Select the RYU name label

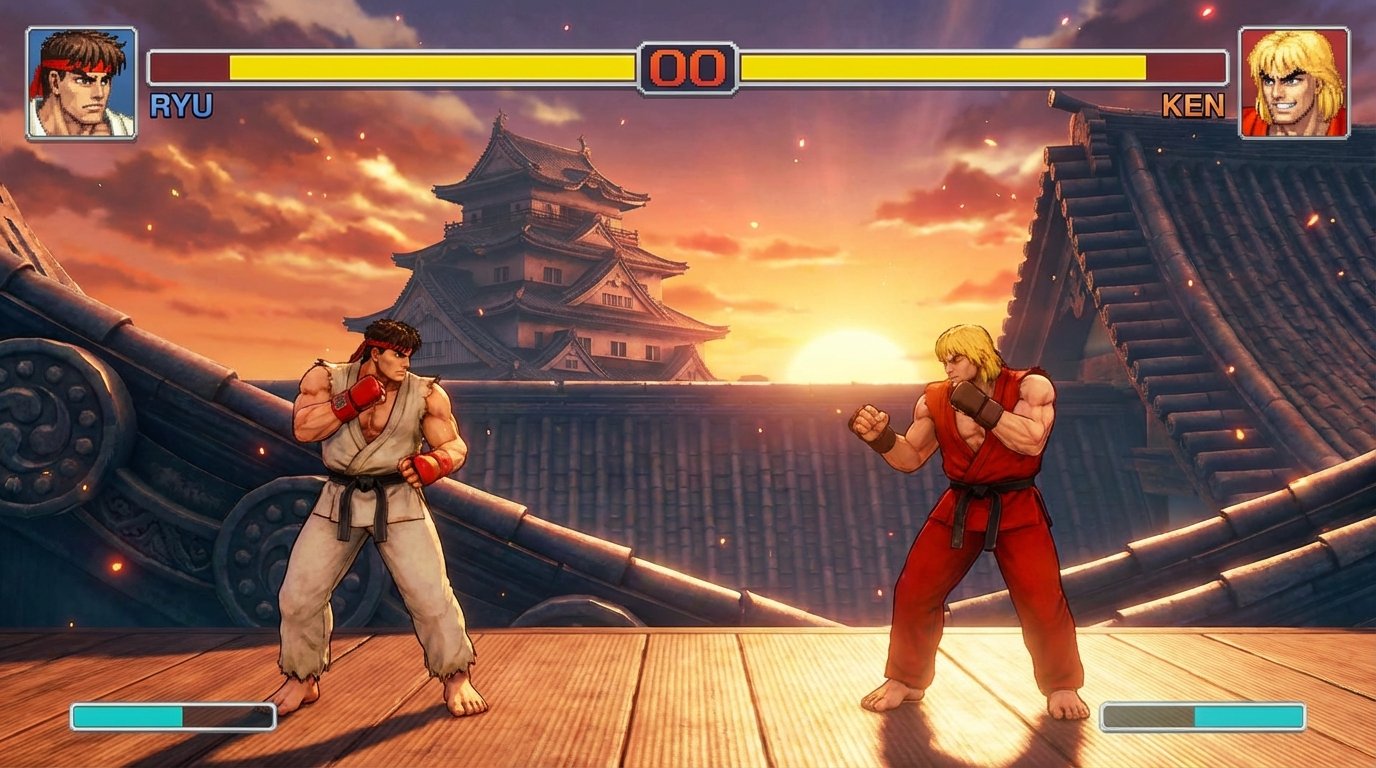[182, 102]
